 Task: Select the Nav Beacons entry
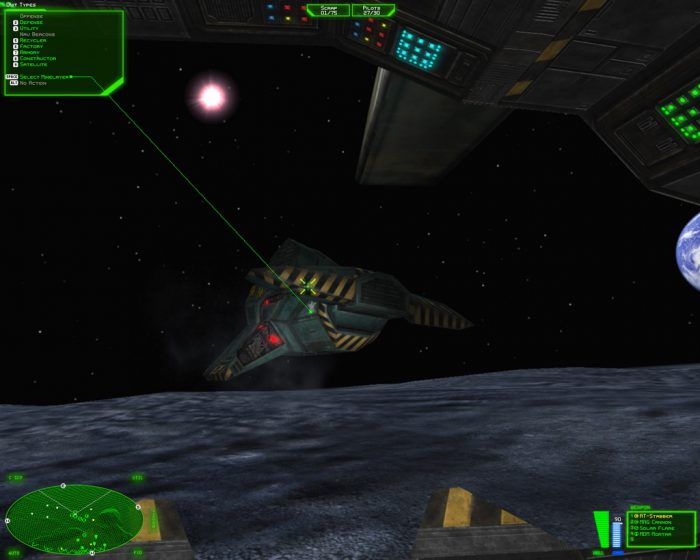coord(36,34)
